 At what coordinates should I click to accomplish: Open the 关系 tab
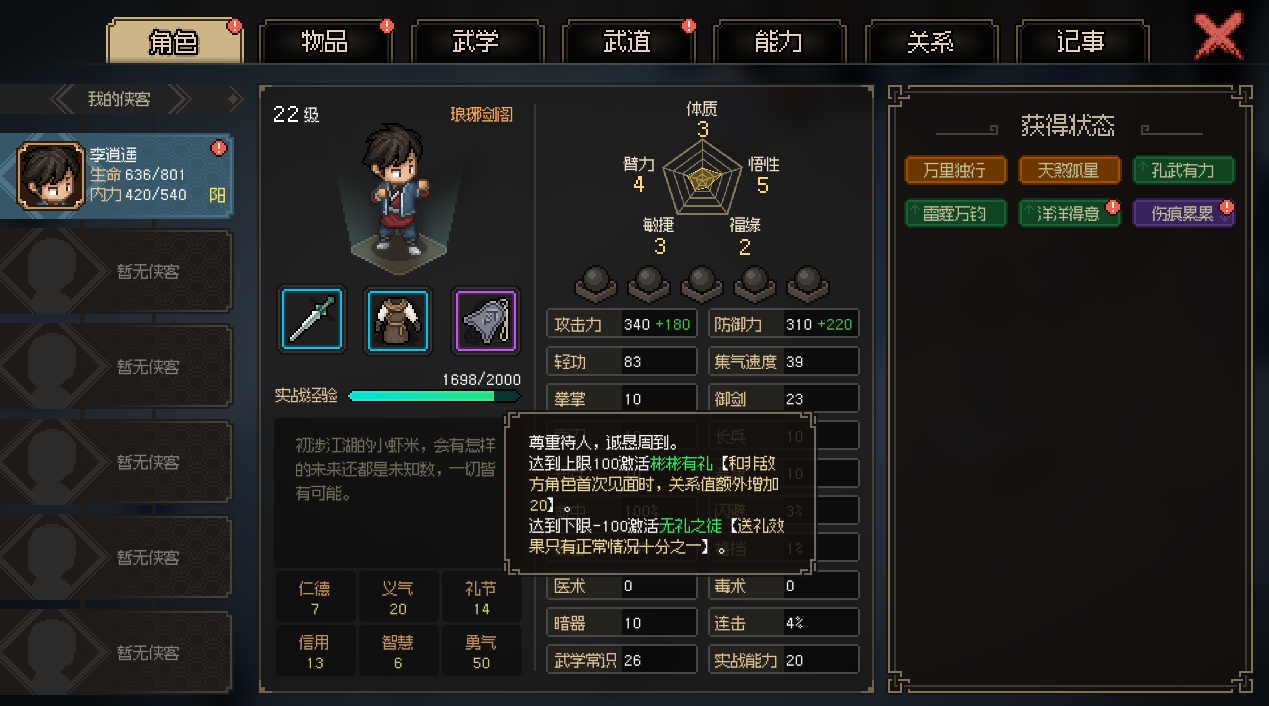(930, 42)
